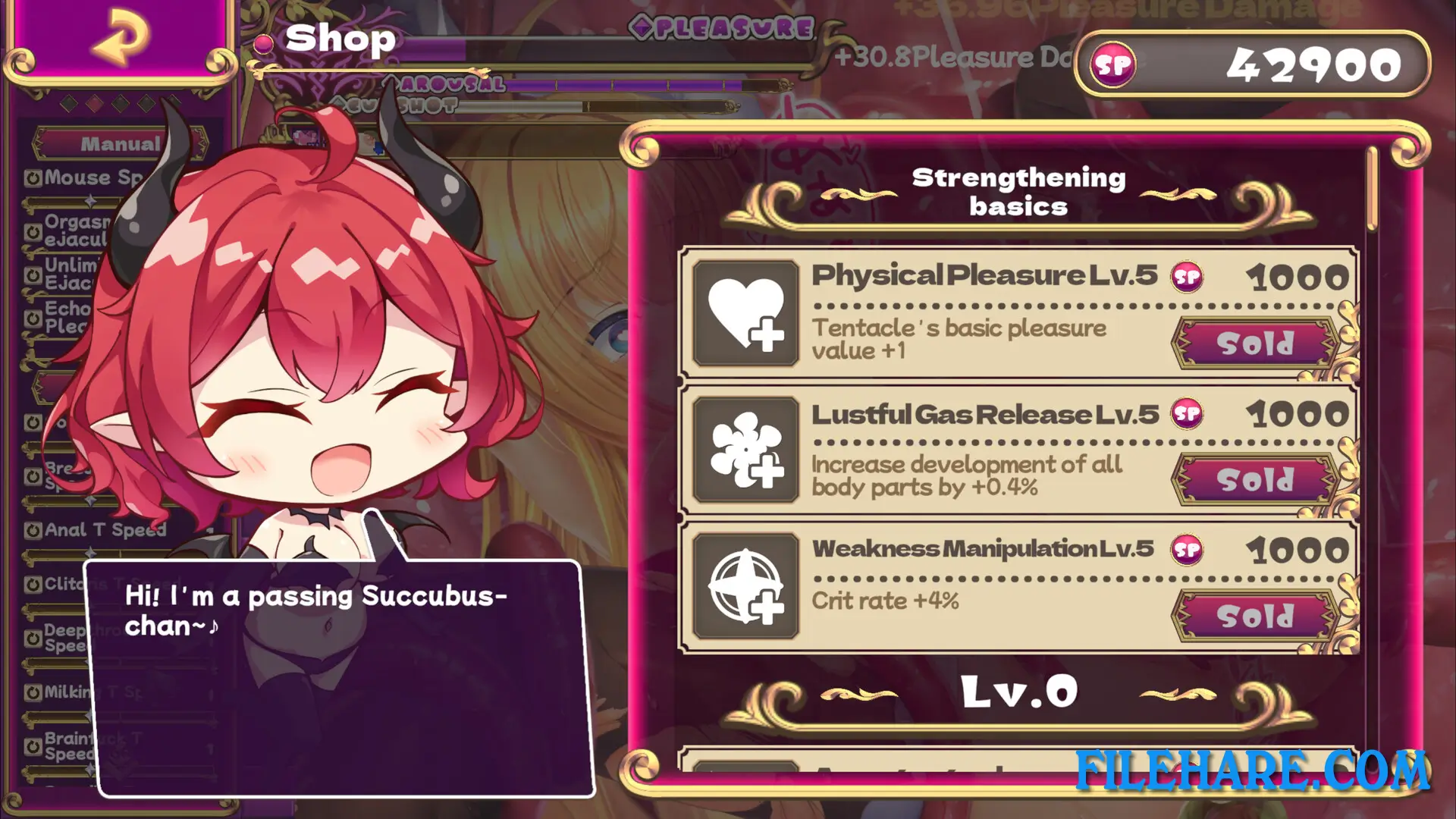Switch to the Manual tab in the sidebar
This screenshot has height=819, width=1456.
[118, 144]
